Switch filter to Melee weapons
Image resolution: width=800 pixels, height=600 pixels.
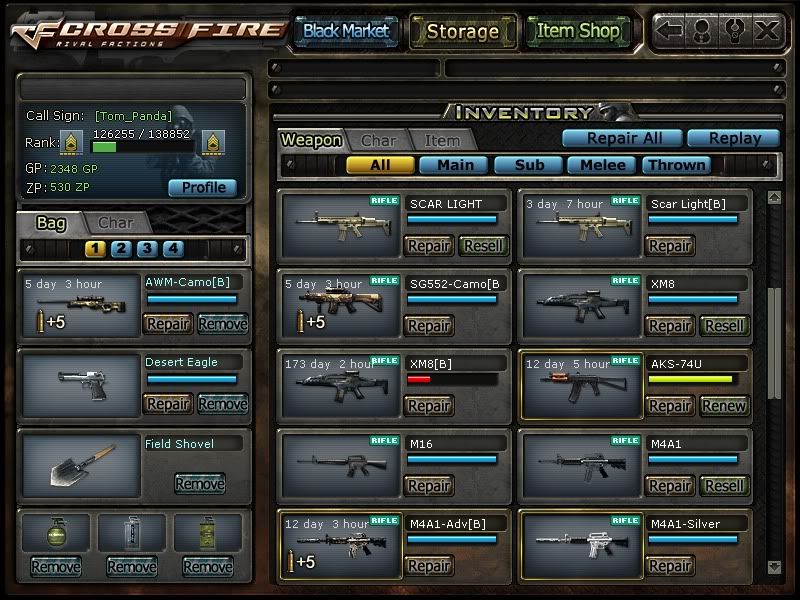pos(603,165)
